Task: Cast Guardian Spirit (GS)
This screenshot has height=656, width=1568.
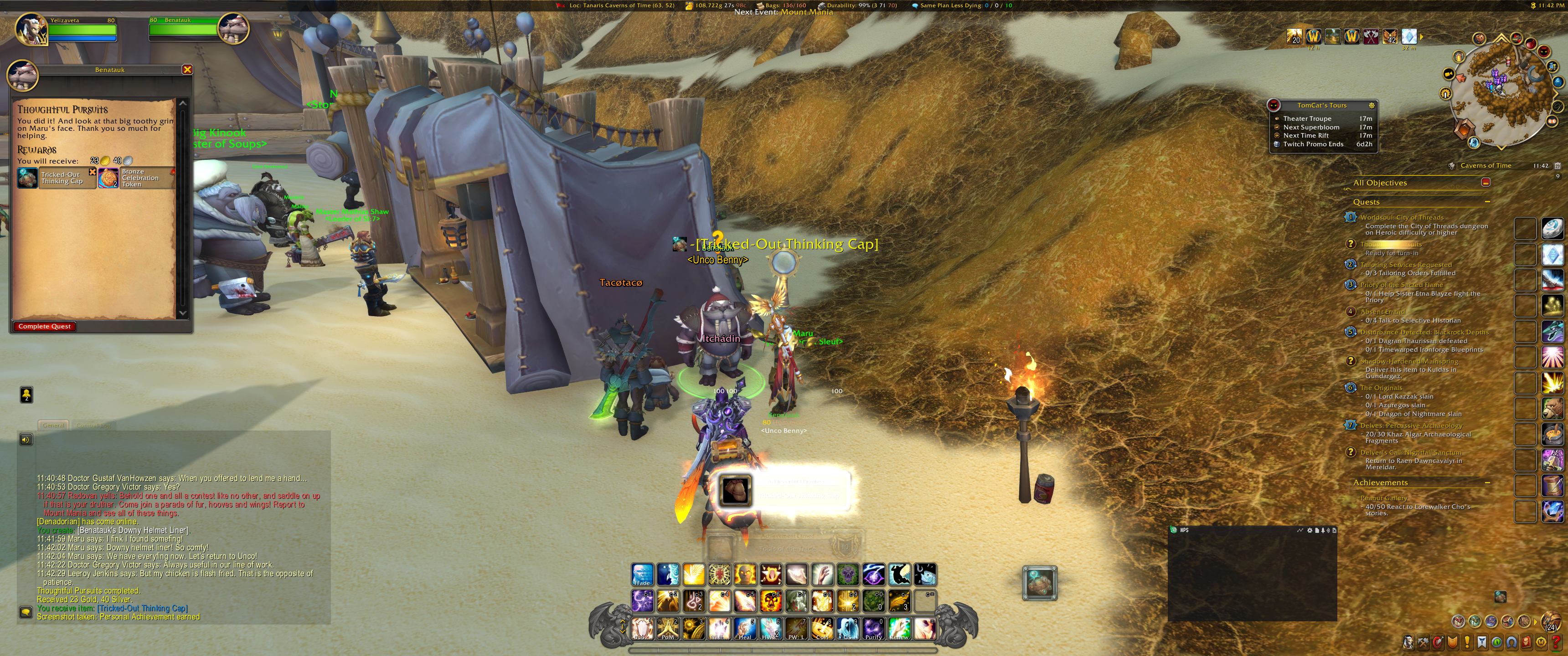Action: click(848, 628)
